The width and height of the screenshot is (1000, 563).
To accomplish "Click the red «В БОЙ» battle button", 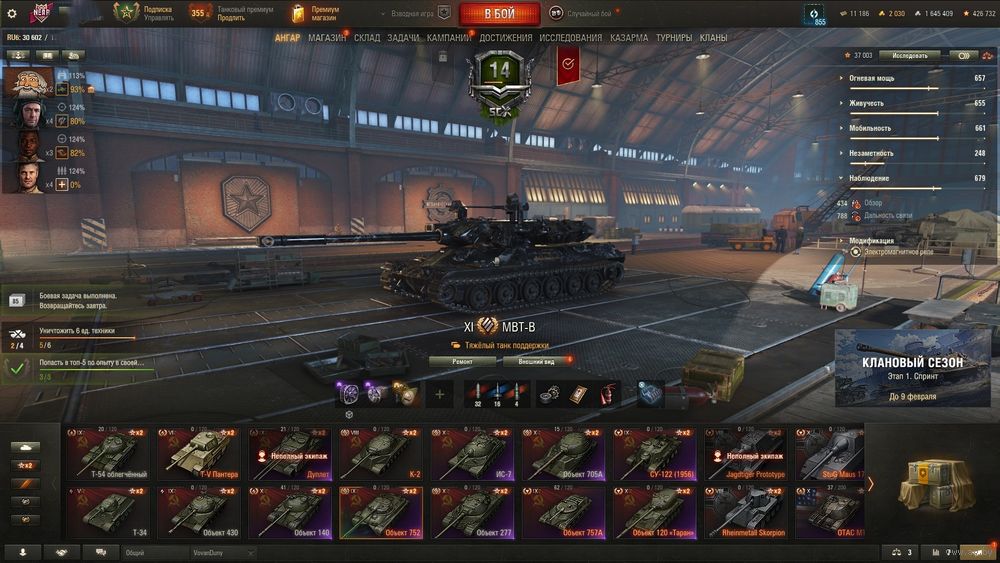I will pyautogui.click(x=499, y=14).
